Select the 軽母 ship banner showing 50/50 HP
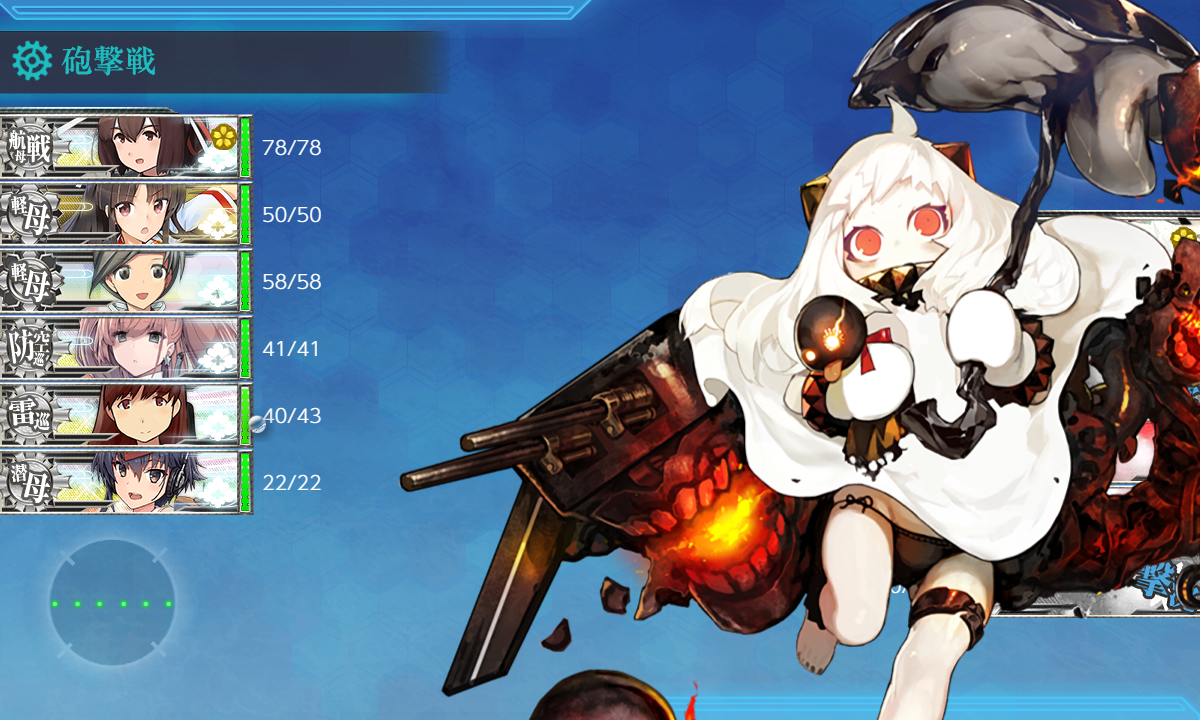 point(125,214)
